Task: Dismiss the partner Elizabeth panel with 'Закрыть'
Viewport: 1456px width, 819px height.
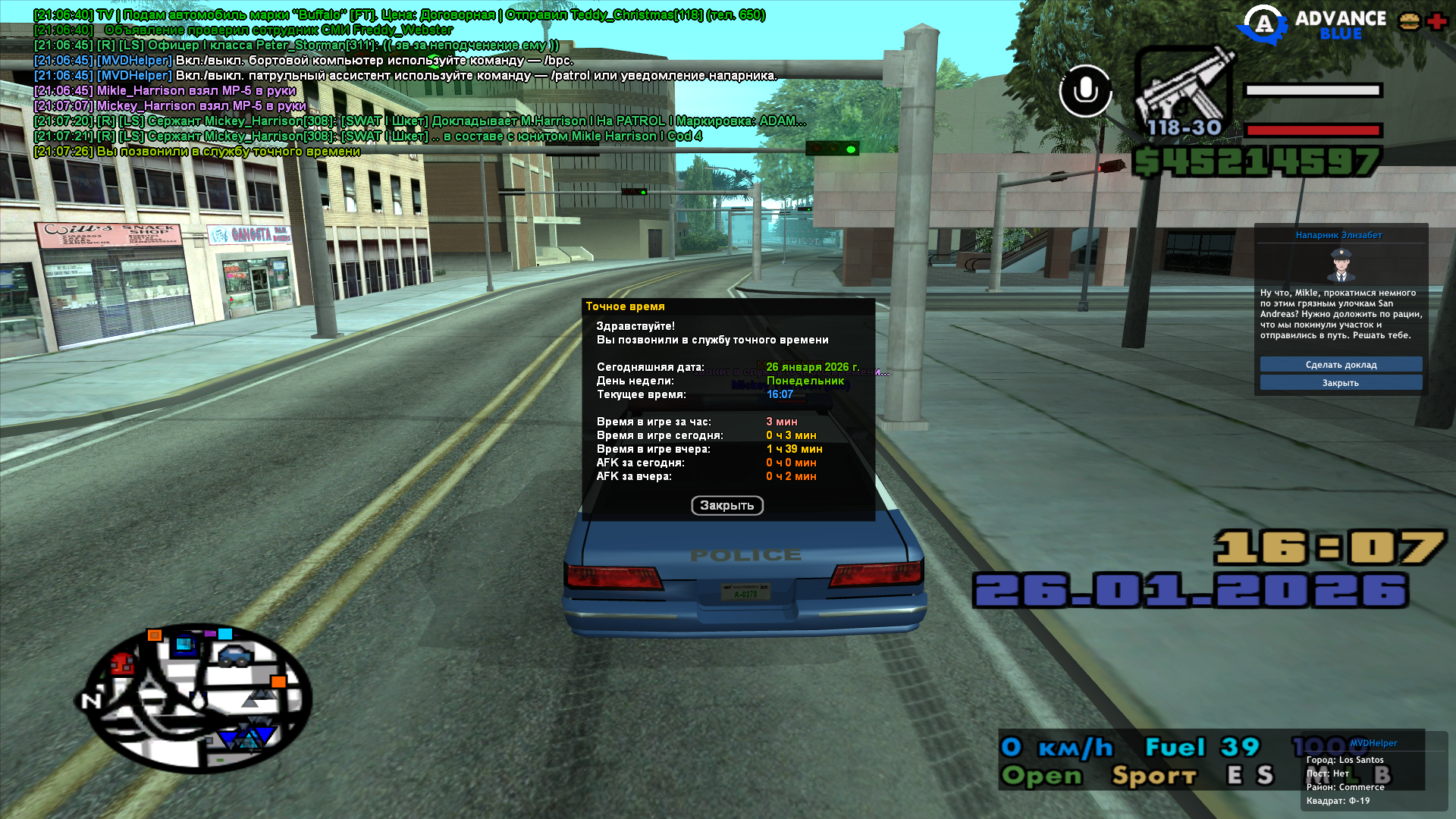Action: click(x=1341, y=383)
